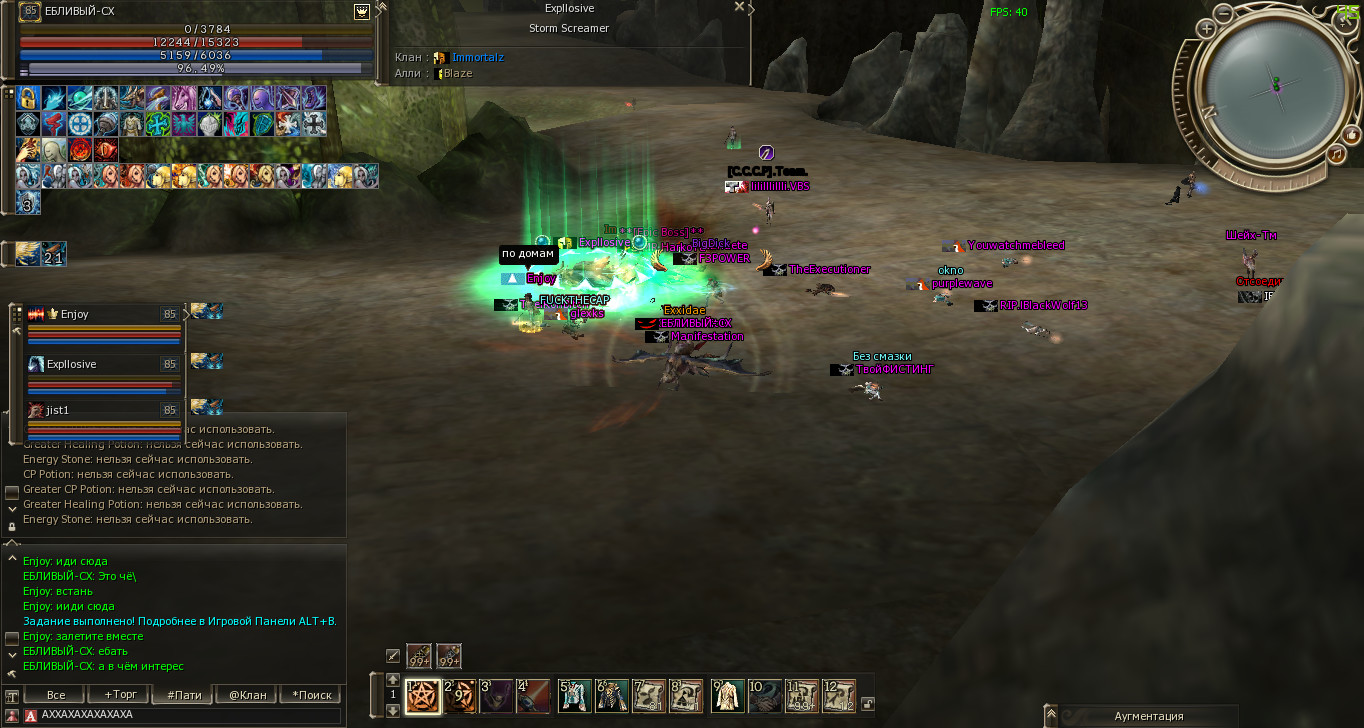Zoom out the radar with minus button
1364x728 pixels.
click(1224, 14)
